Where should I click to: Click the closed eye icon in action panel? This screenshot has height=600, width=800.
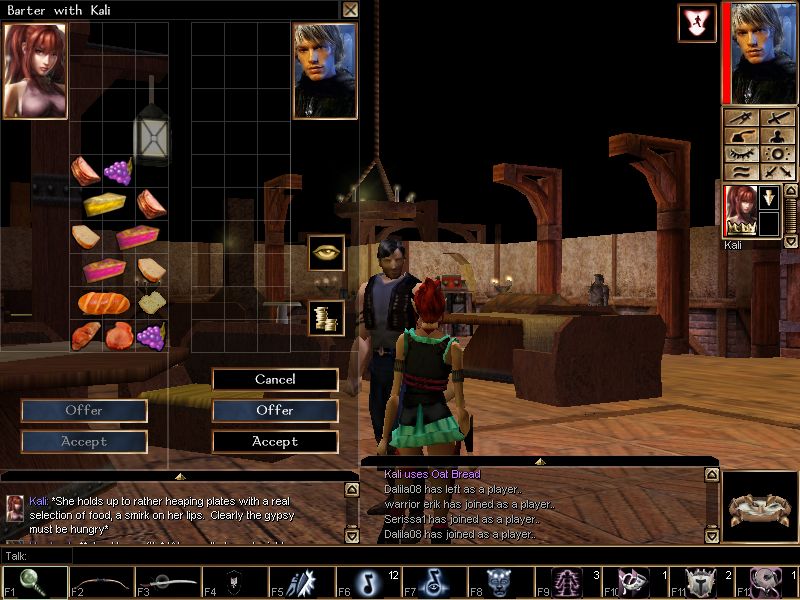(x=741, y=154)
